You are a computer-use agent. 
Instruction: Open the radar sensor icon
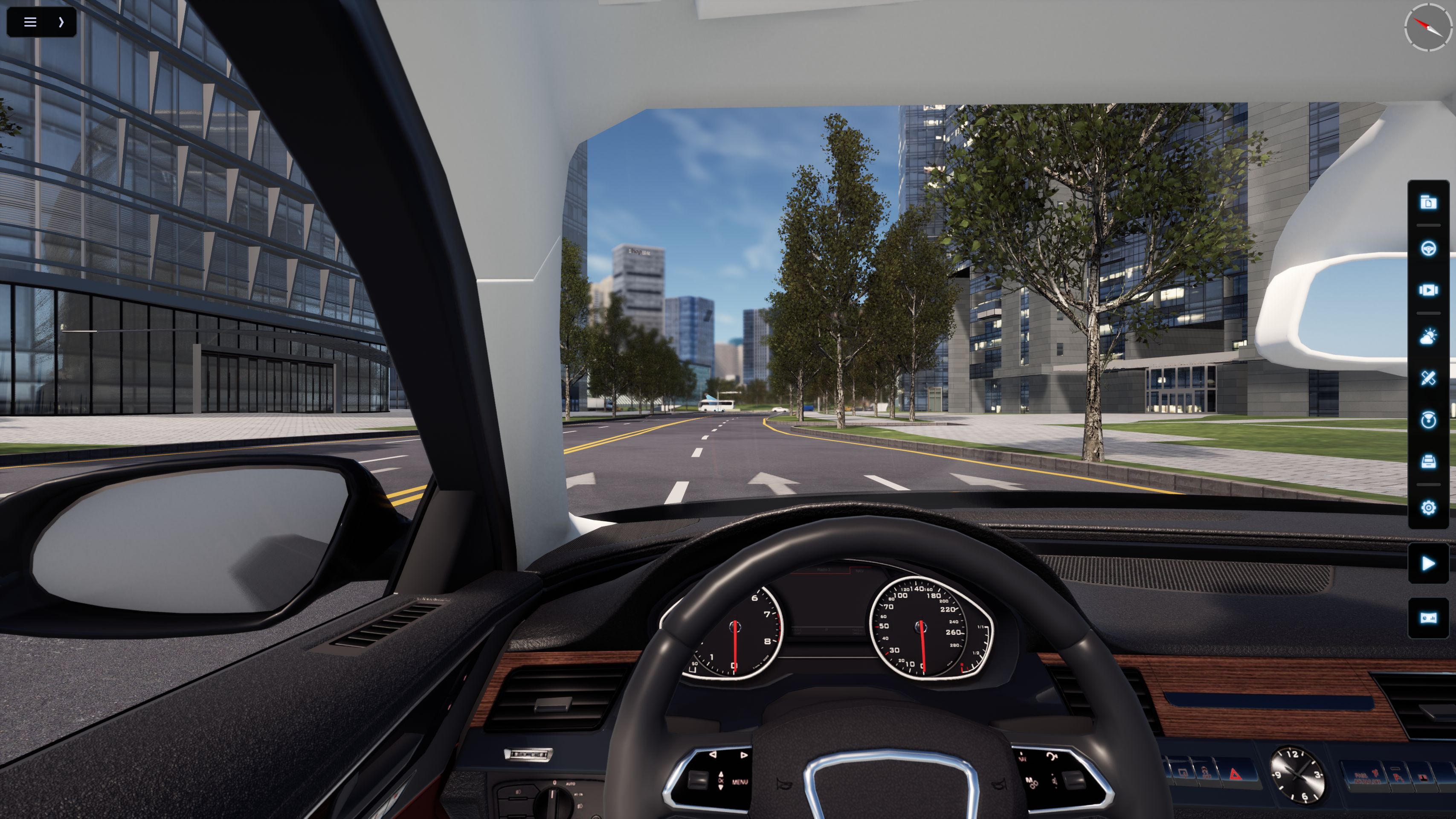pos(1428,420)
